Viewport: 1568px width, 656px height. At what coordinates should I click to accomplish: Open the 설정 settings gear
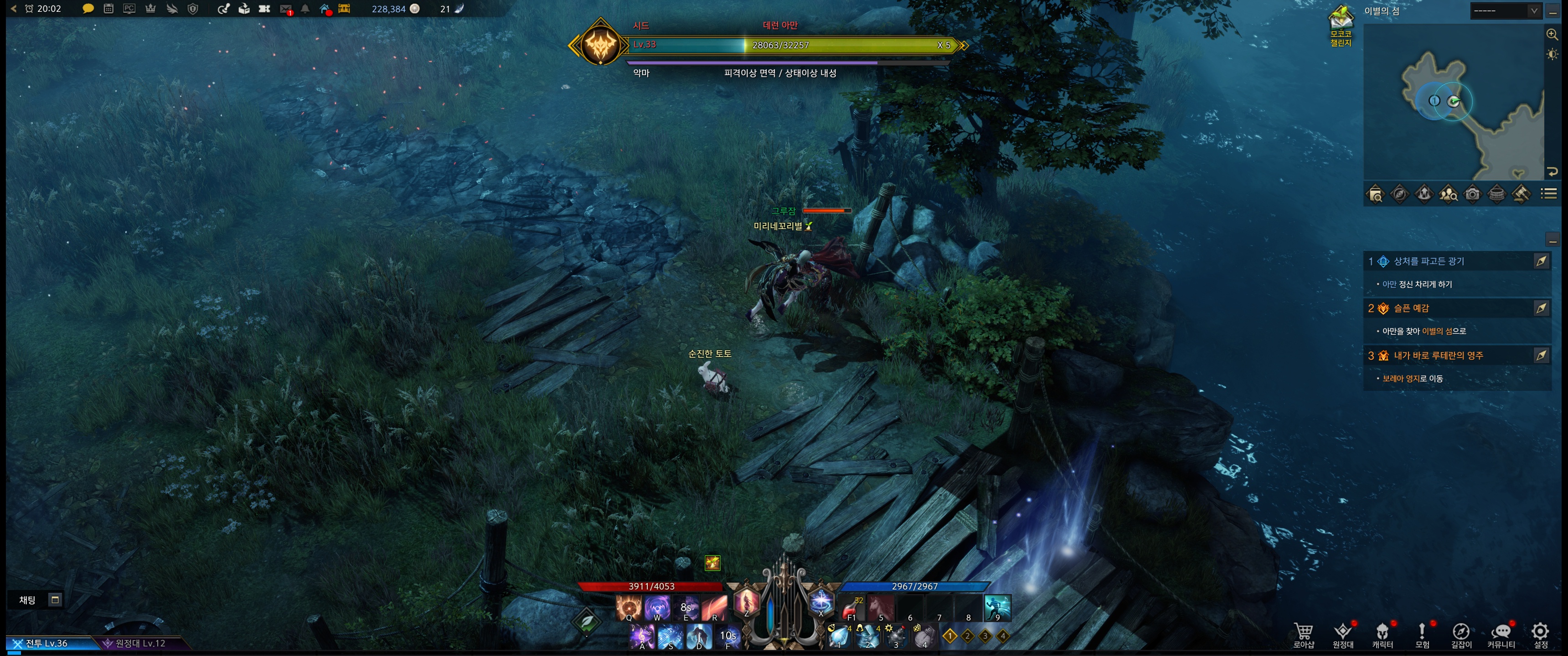click(1540, 635)
